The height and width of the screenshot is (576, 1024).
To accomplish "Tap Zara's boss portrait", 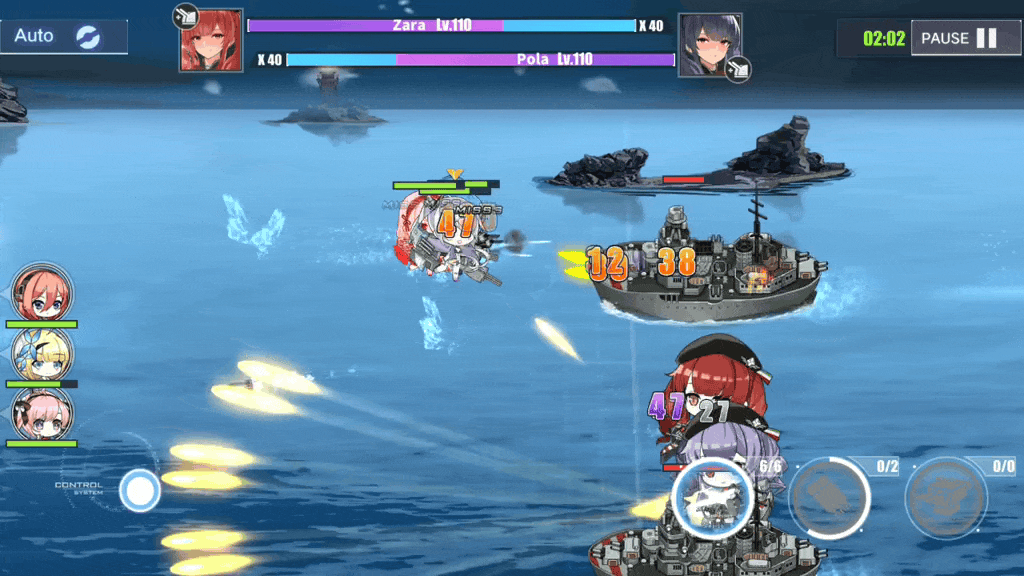I will pos(211,40).
